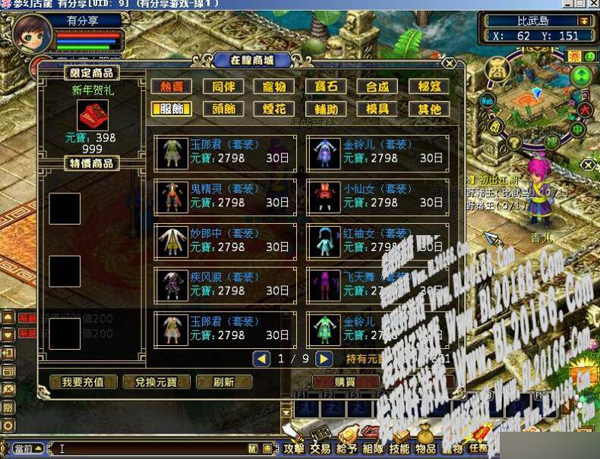The image size is (600, 459).
Task: Open the 兌換元寶 exchange button
Action: (x=149, y=381)
